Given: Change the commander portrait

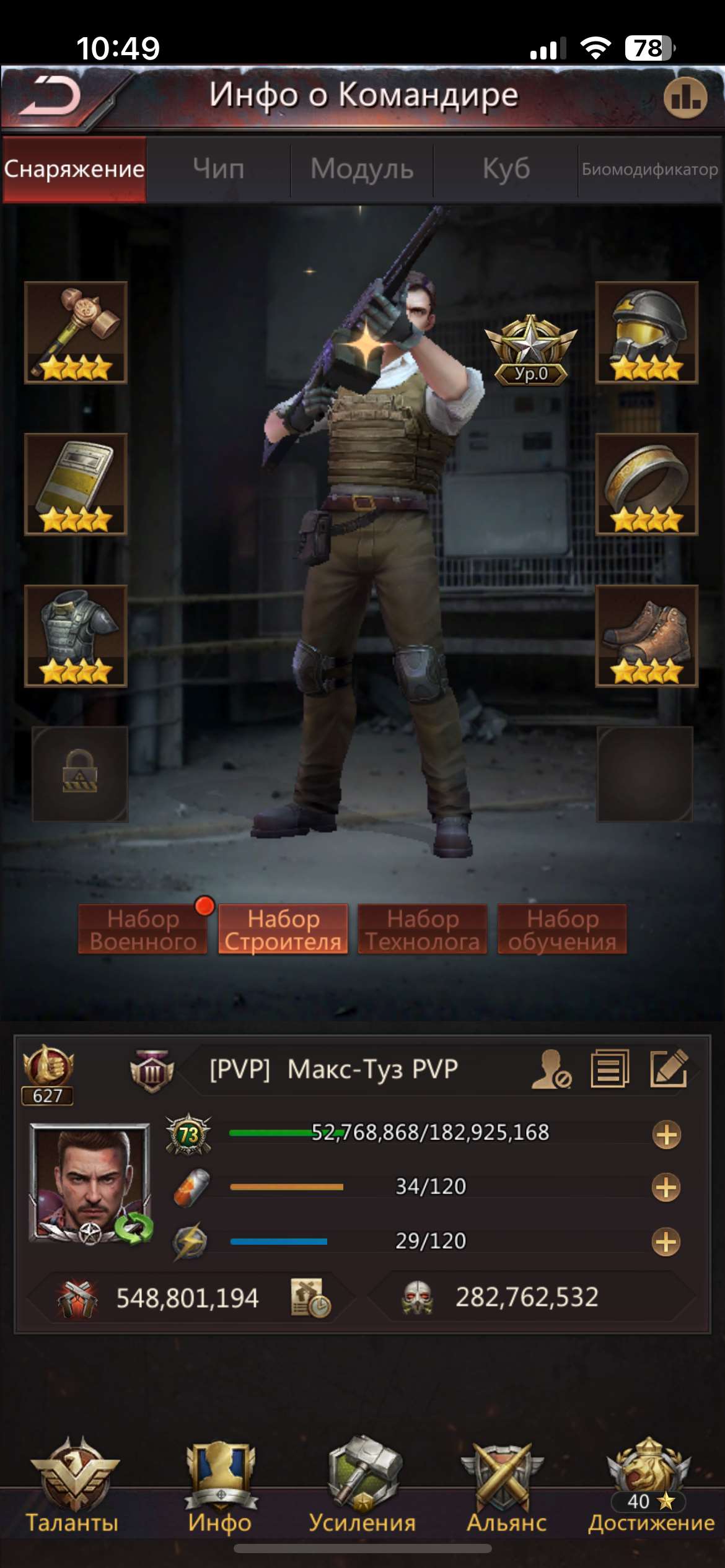Looking at the screenshot, I should click(90, 1183).
